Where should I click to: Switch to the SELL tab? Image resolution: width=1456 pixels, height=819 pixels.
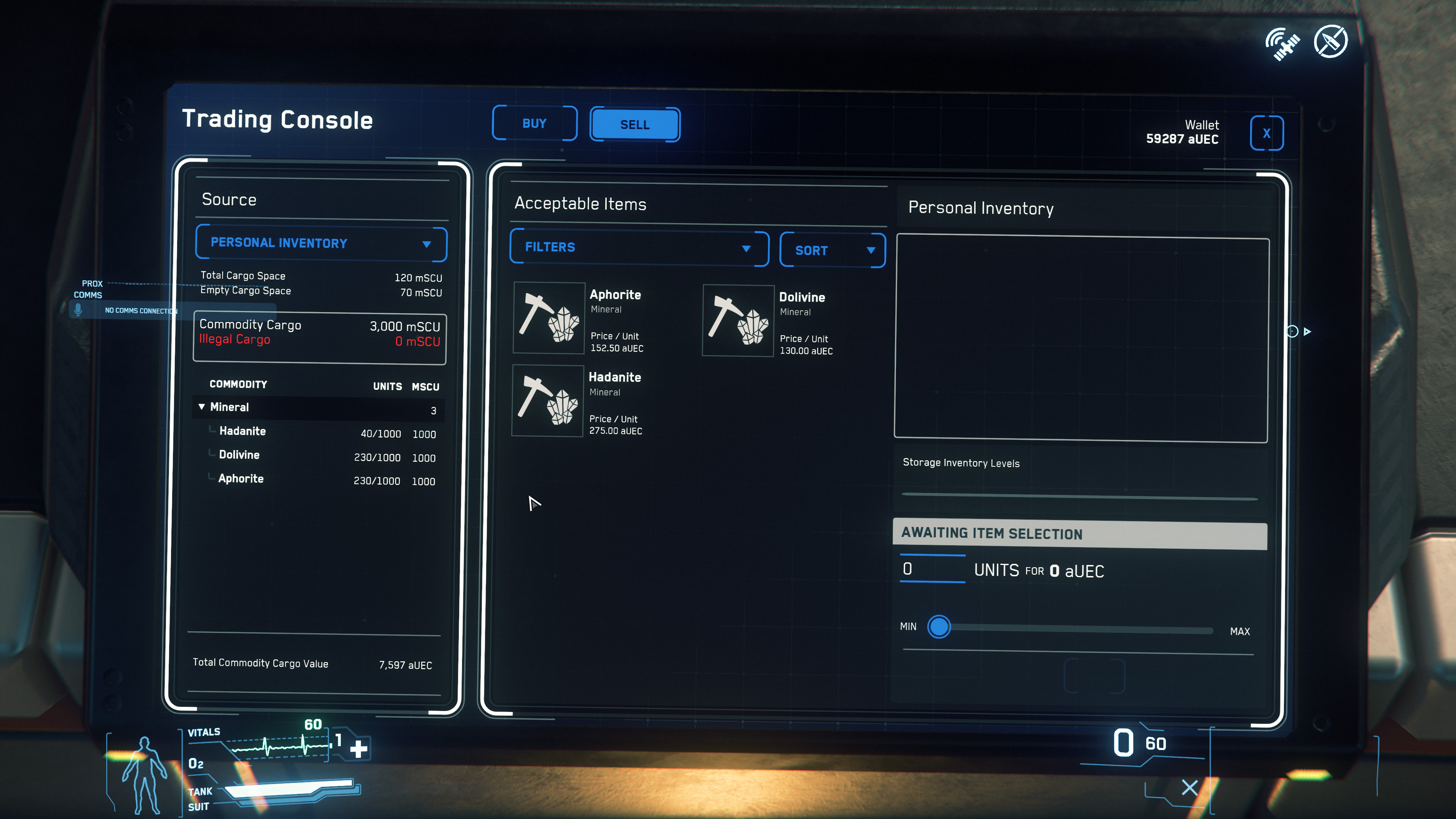point(634,124)
